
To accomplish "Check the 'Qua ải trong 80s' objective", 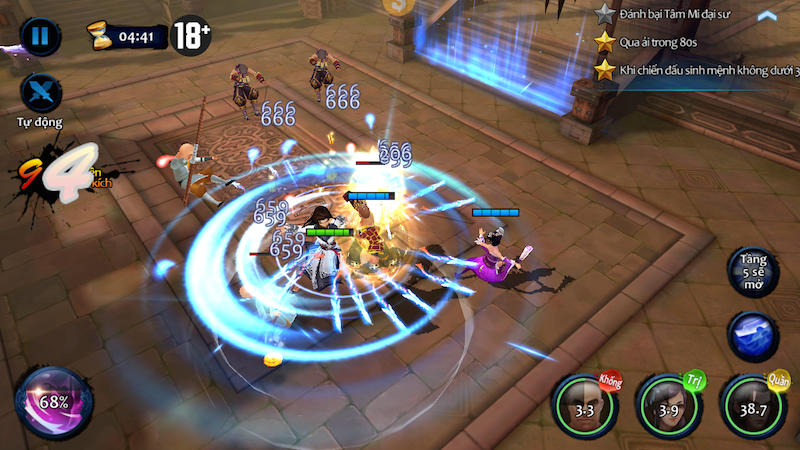I will (657, 42).
